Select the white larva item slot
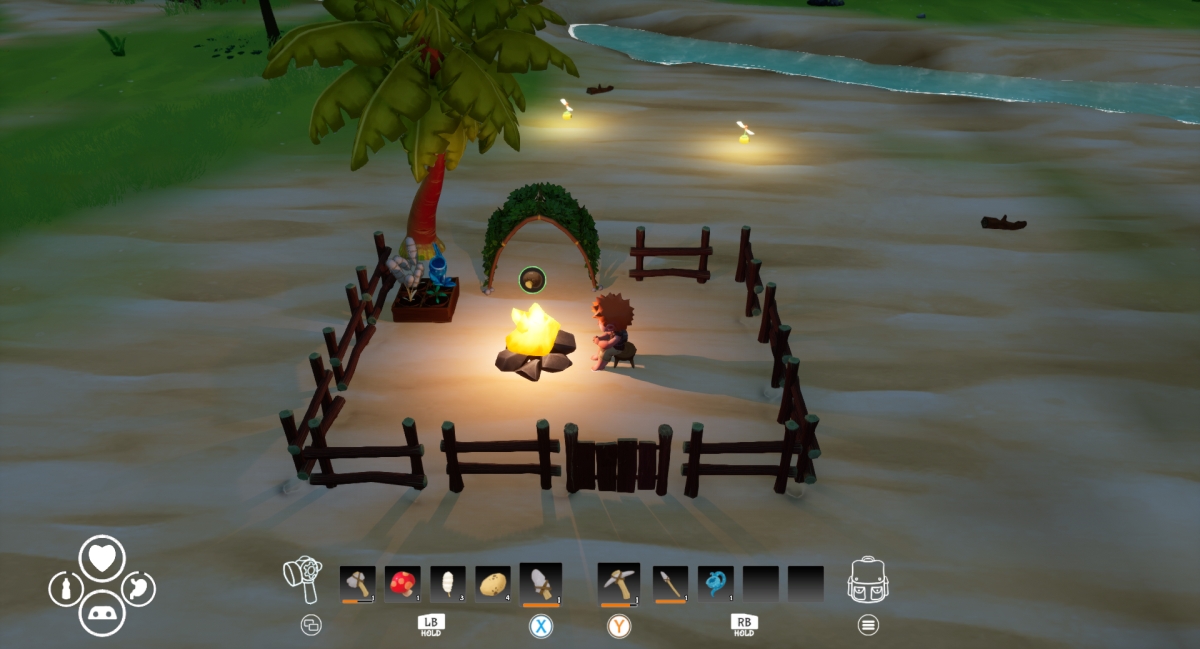This screenshot has height=649, width=1200. tap(448, 583)
